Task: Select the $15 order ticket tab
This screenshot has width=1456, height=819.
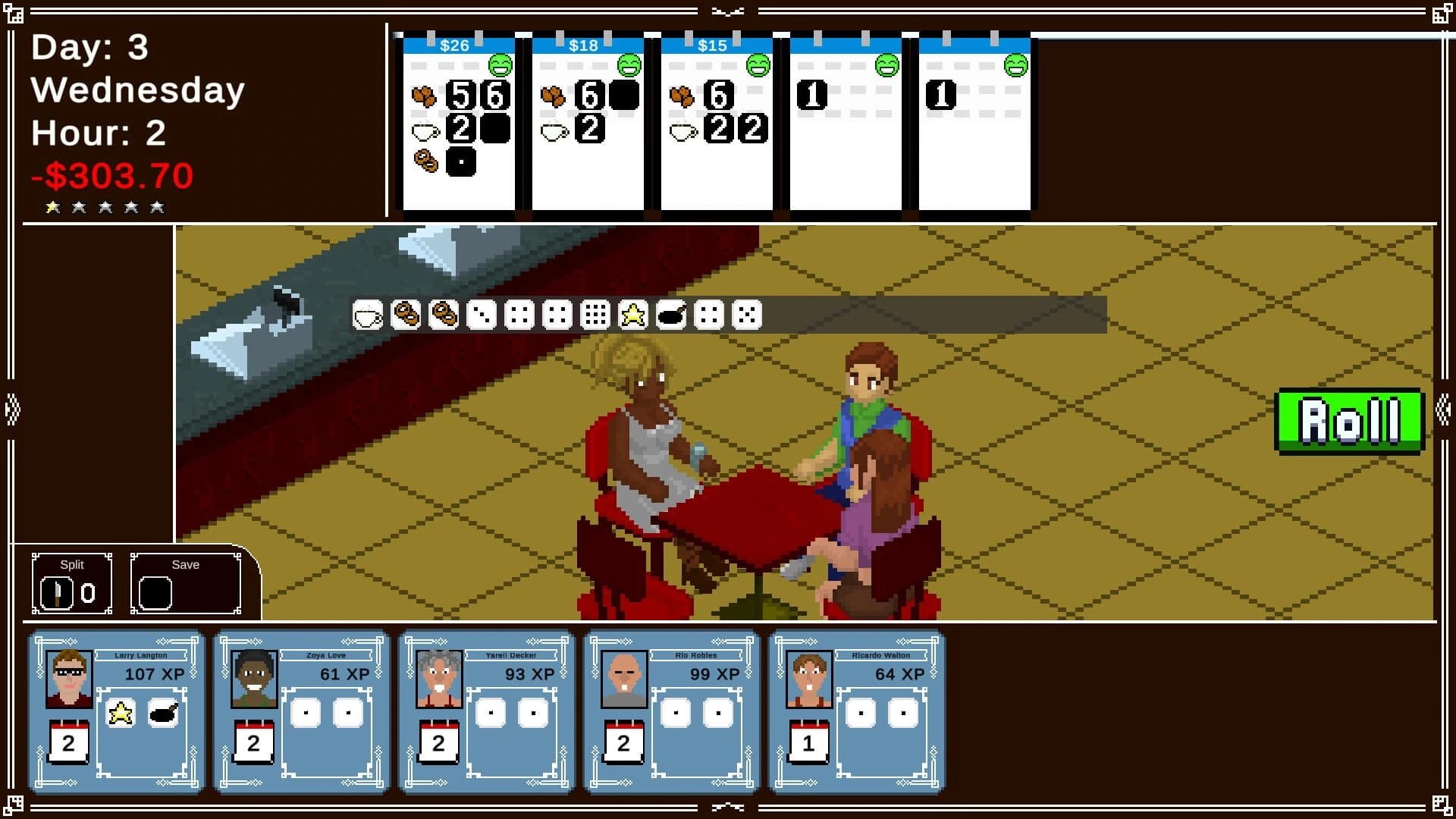Action: pyautogui.click(x=711, y=45)
